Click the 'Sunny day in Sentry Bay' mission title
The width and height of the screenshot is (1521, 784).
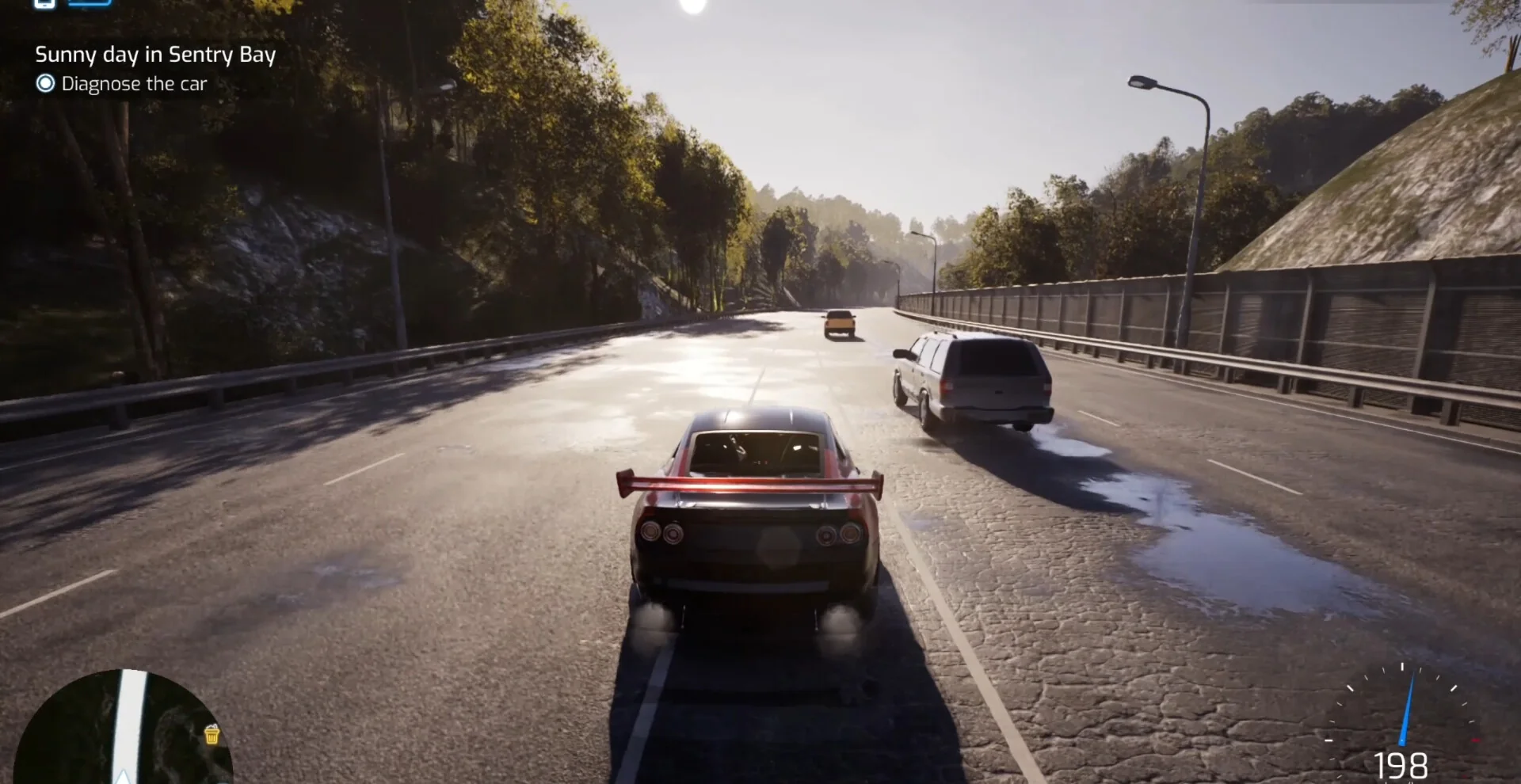pyautogui.click(x=155, y=55)
